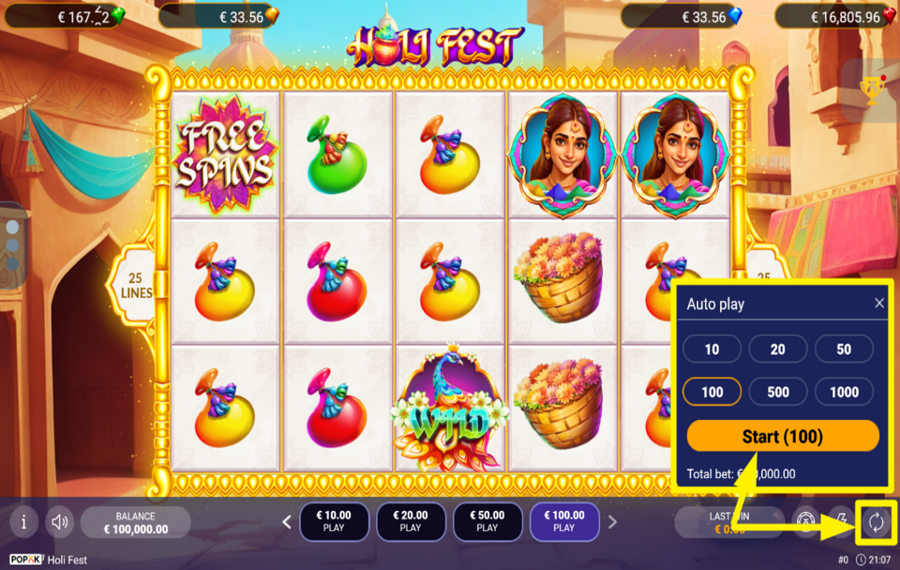The width and height of the screenshot is (900, 570).
Task: Play with the € 10.00 bet
Action: tap(334, 521)
